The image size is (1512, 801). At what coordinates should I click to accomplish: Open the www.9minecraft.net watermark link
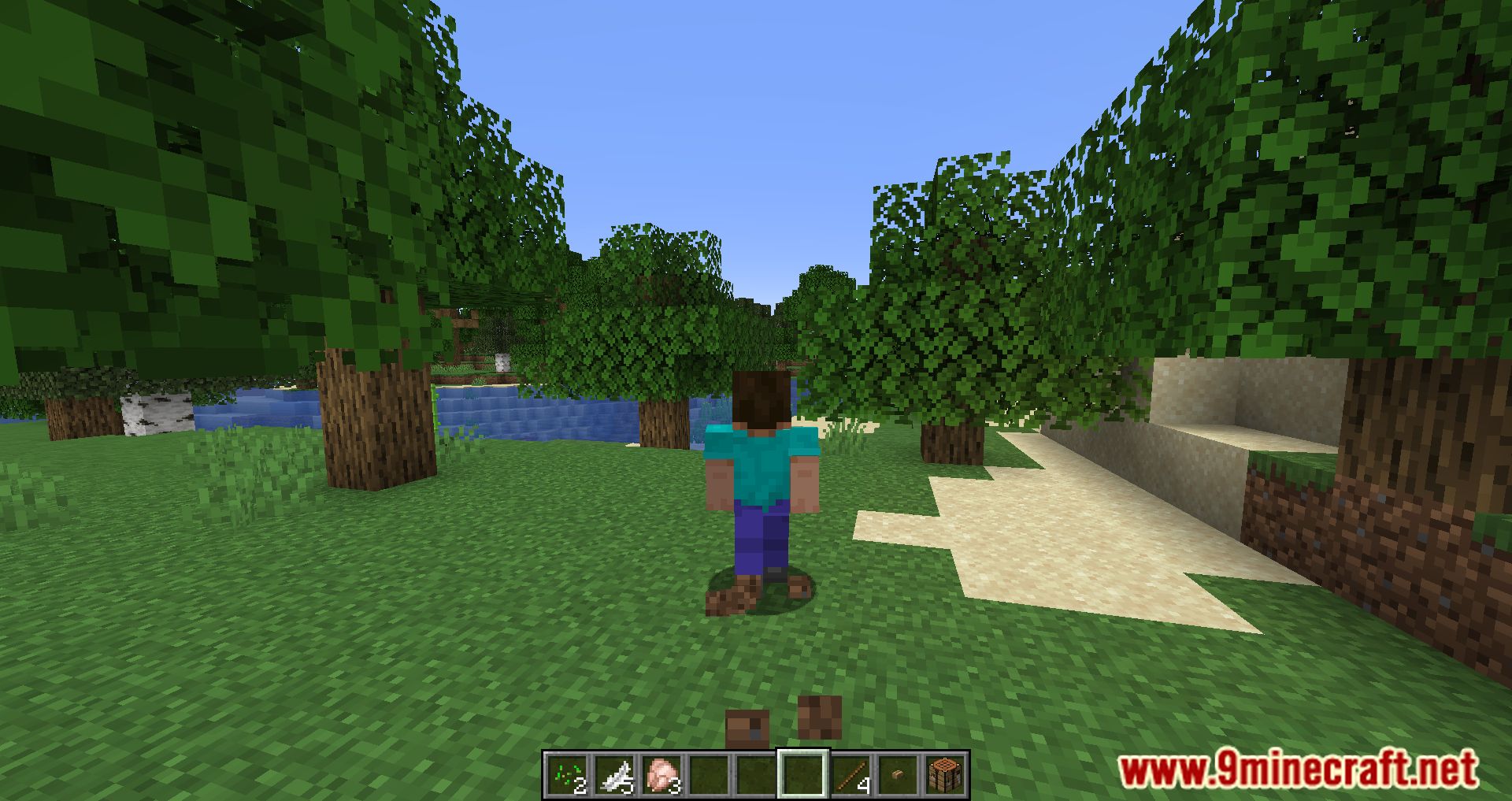tap(1298, 769)
